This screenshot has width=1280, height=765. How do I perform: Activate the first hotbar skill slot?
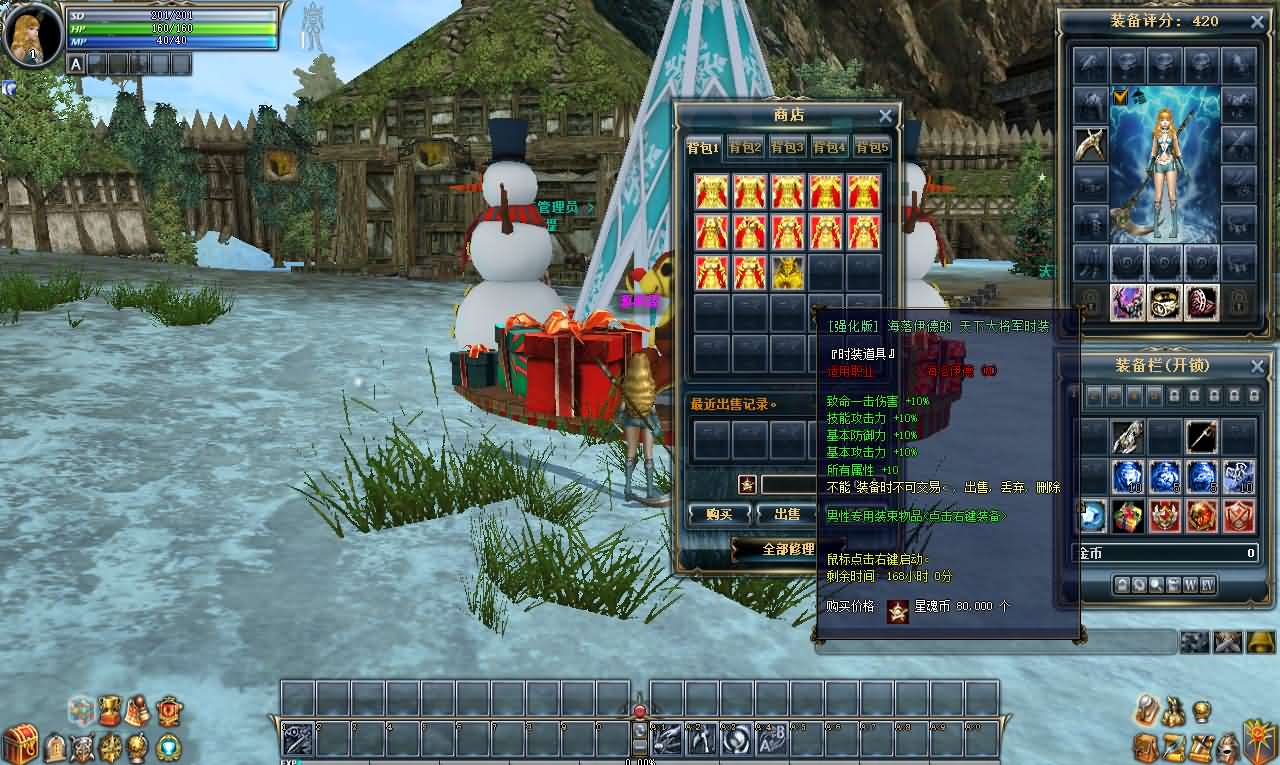pyautogui.click(x=297, y=740)
